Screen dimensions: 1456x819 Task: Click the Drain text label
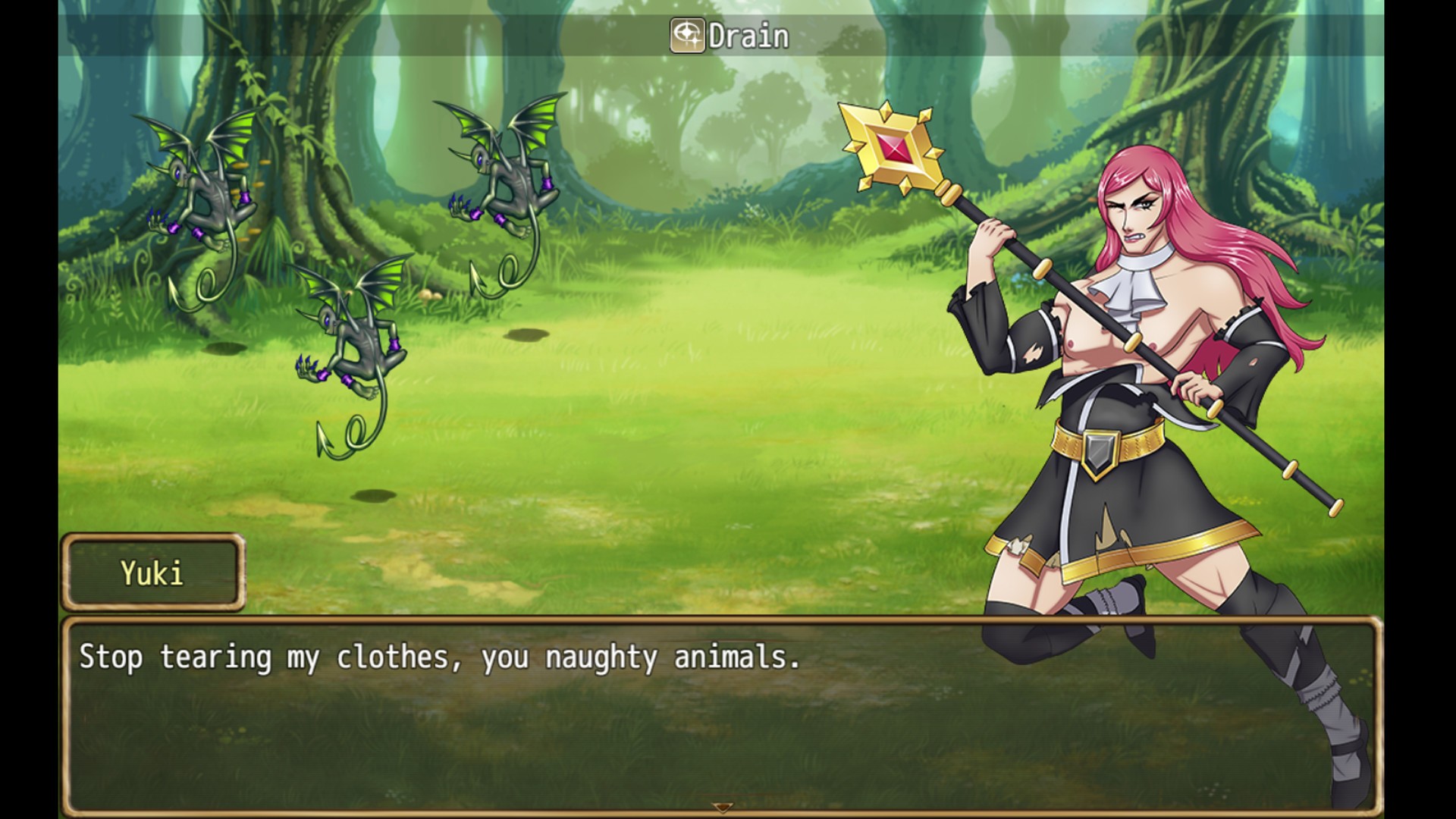747,34
